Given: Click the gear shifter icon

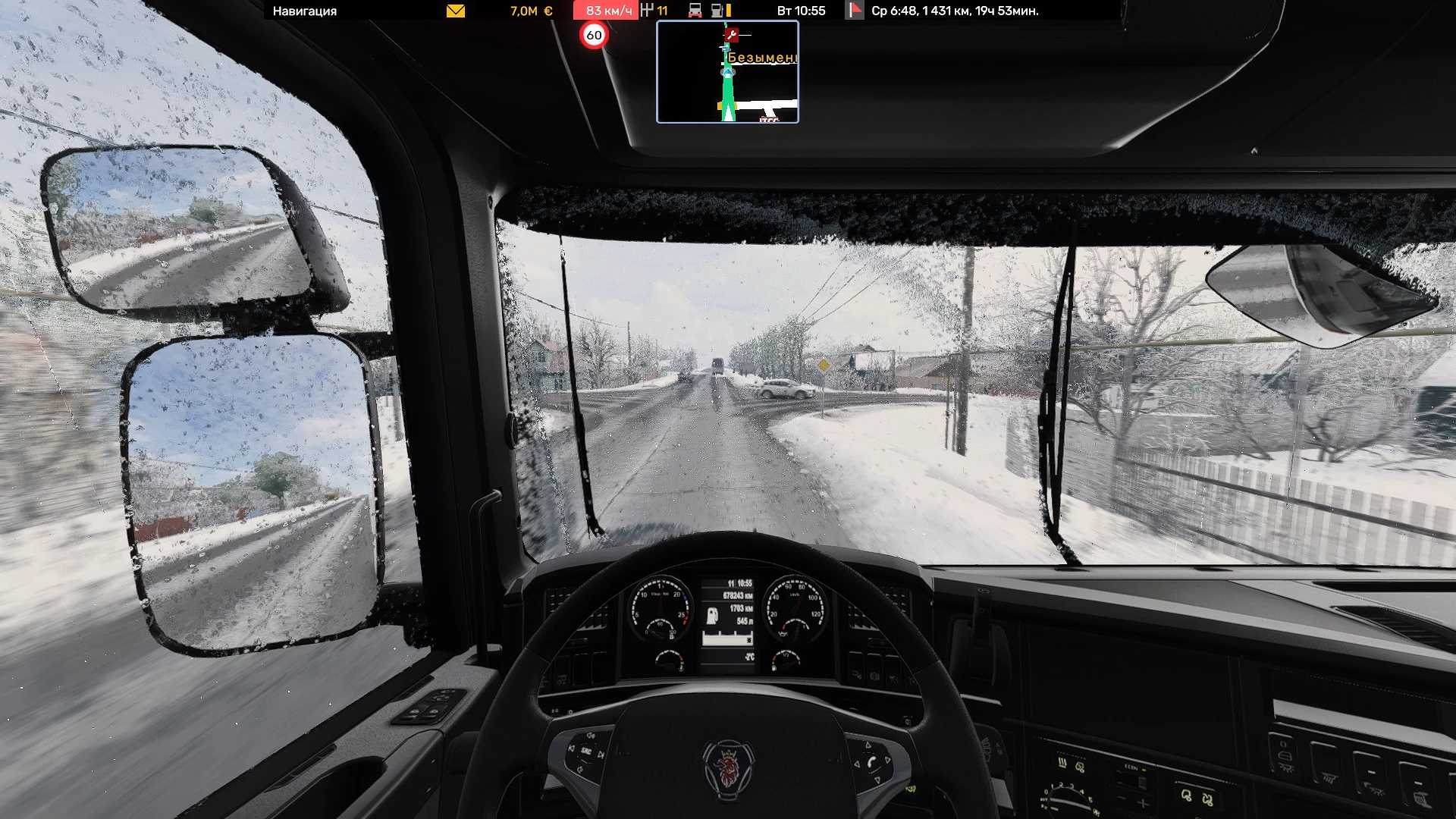Looking at the screenshot, I should pos(647,11).
